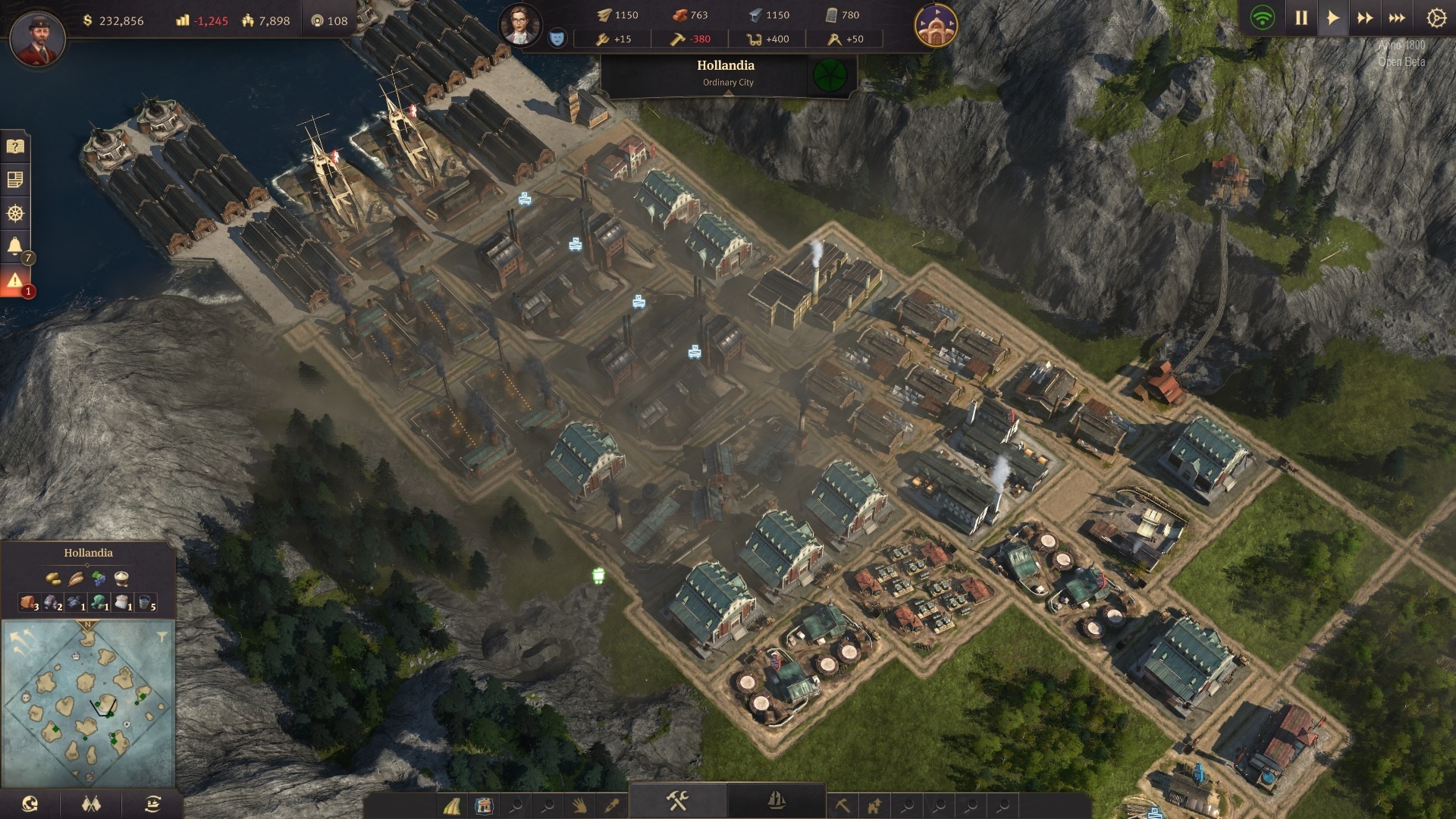Select the demolish pickaxe tool

point(843,805)
